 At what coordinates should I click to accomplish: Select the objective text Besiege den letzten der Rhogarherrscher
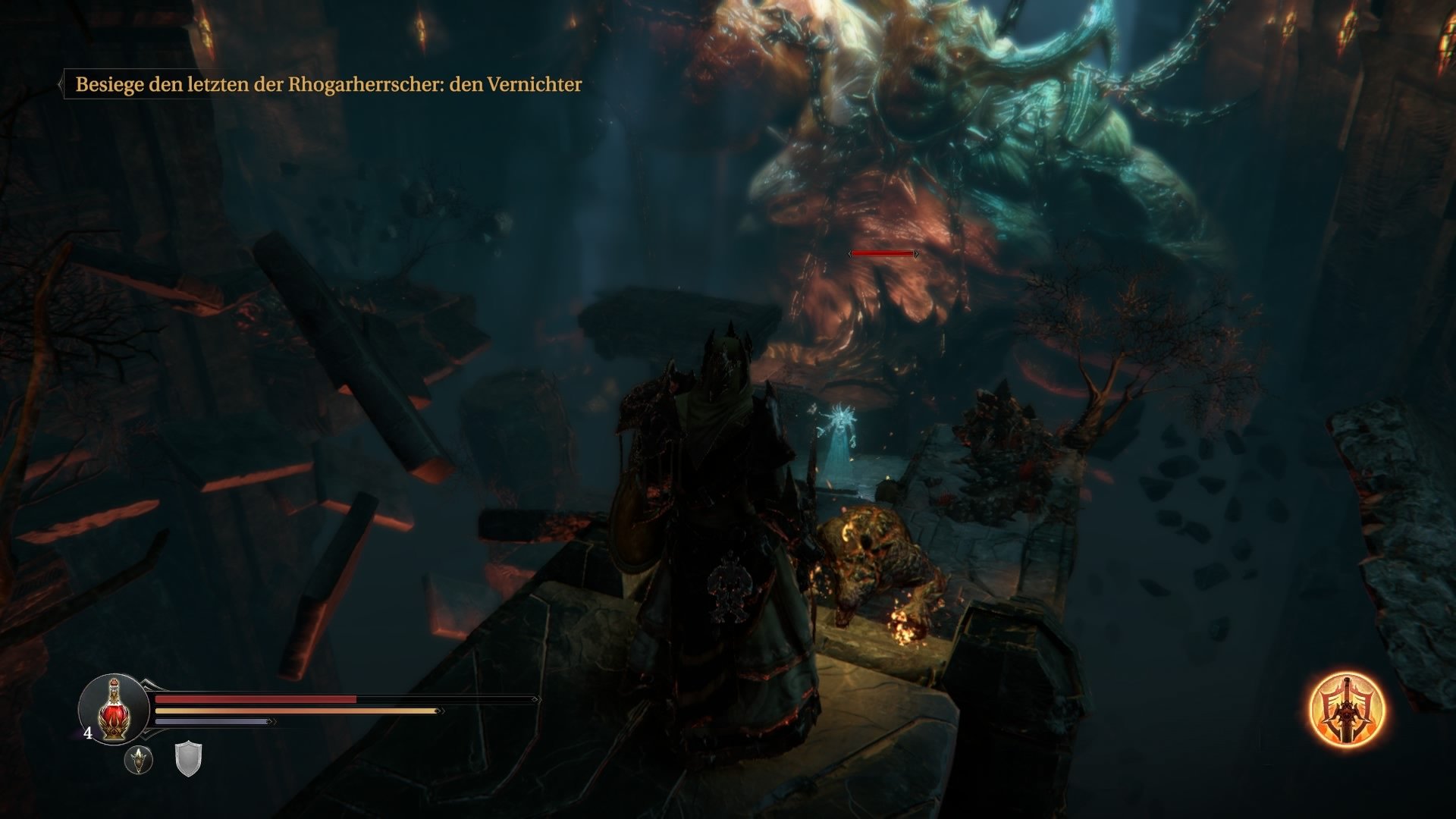pyautogui.click(x=328, y=85)
